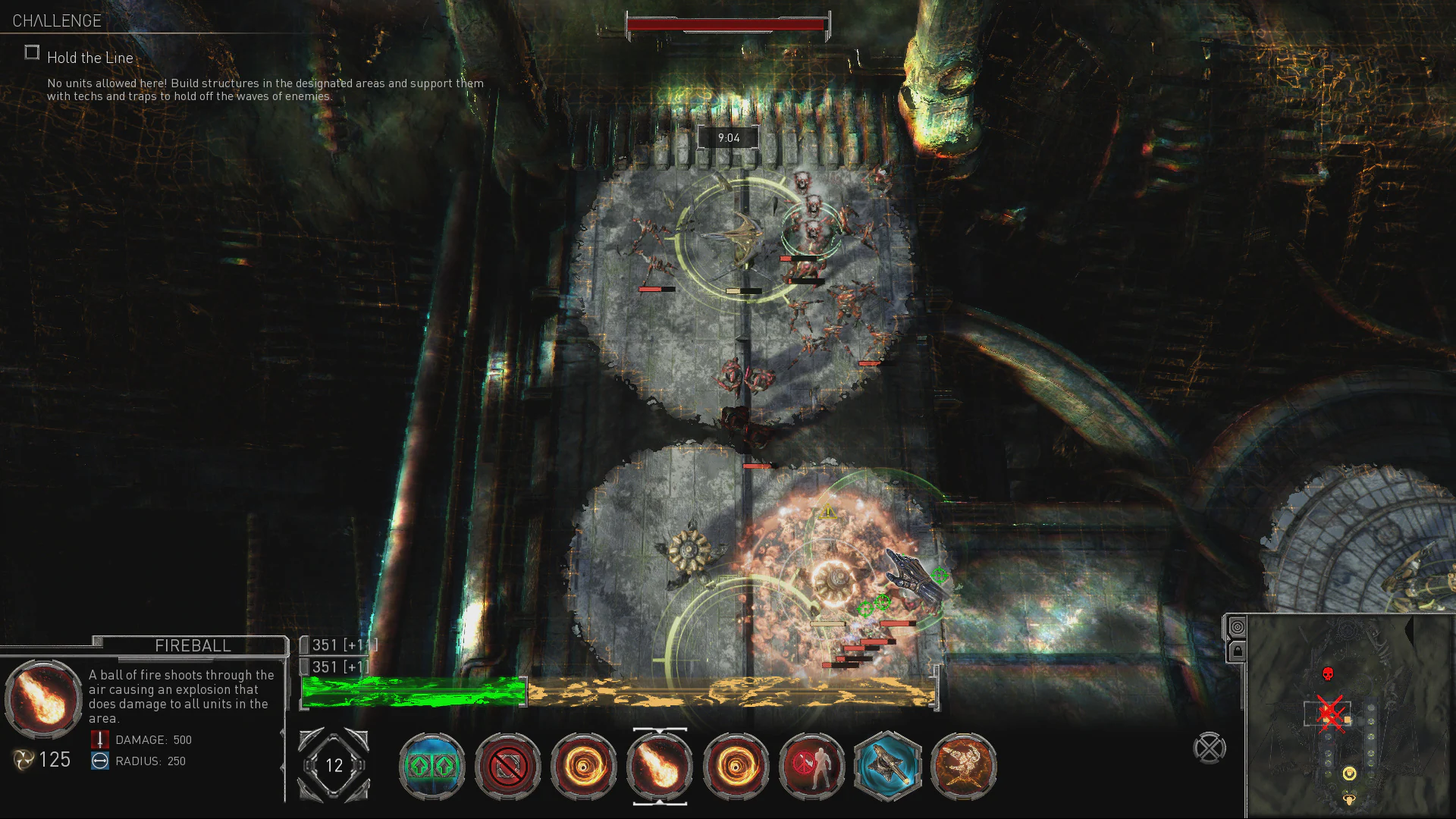Activate the pacify character ability

(x=811, y=767)
